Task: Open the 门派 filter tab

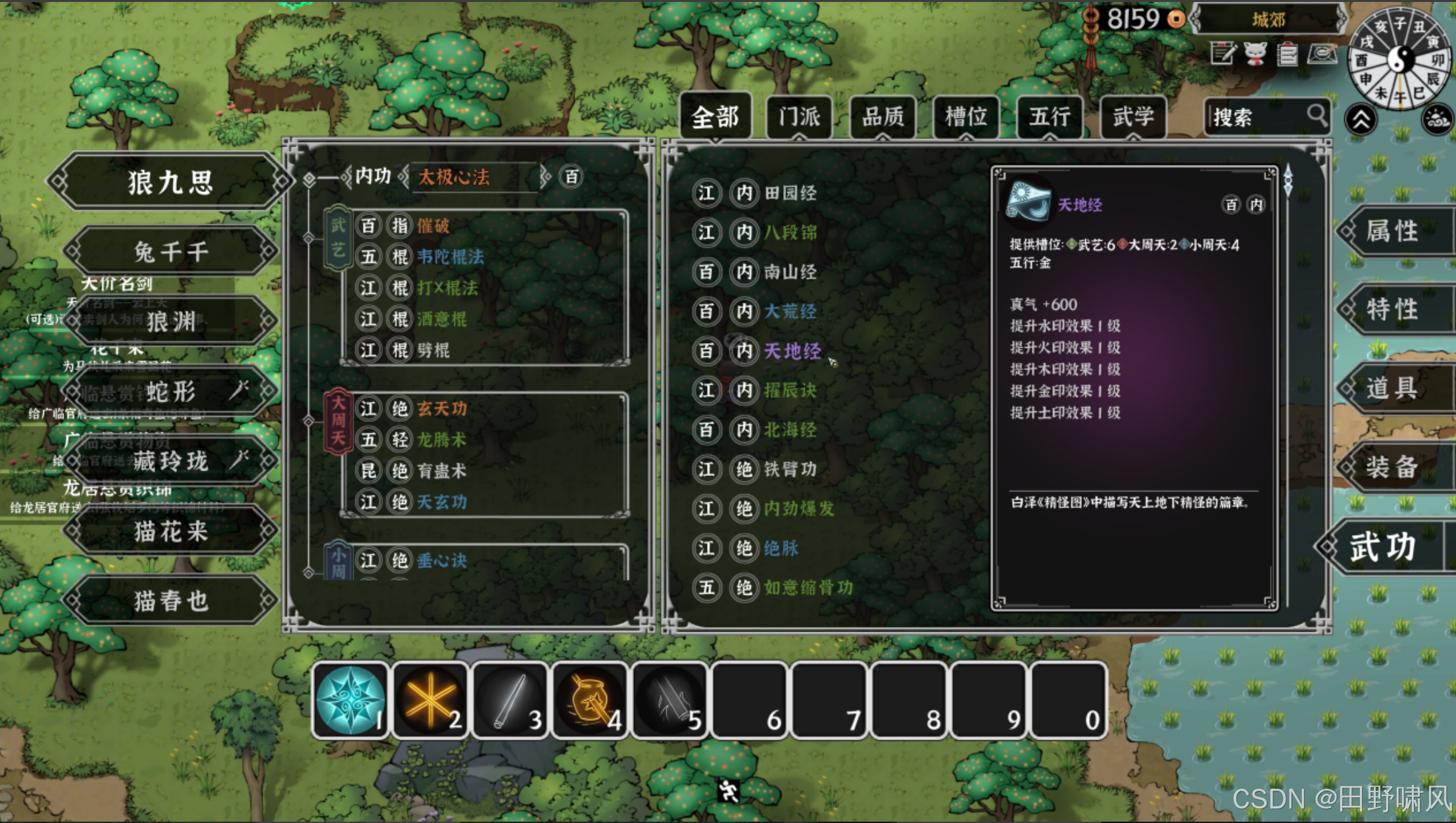Action: pyautogui.click(x=799, y=118)
